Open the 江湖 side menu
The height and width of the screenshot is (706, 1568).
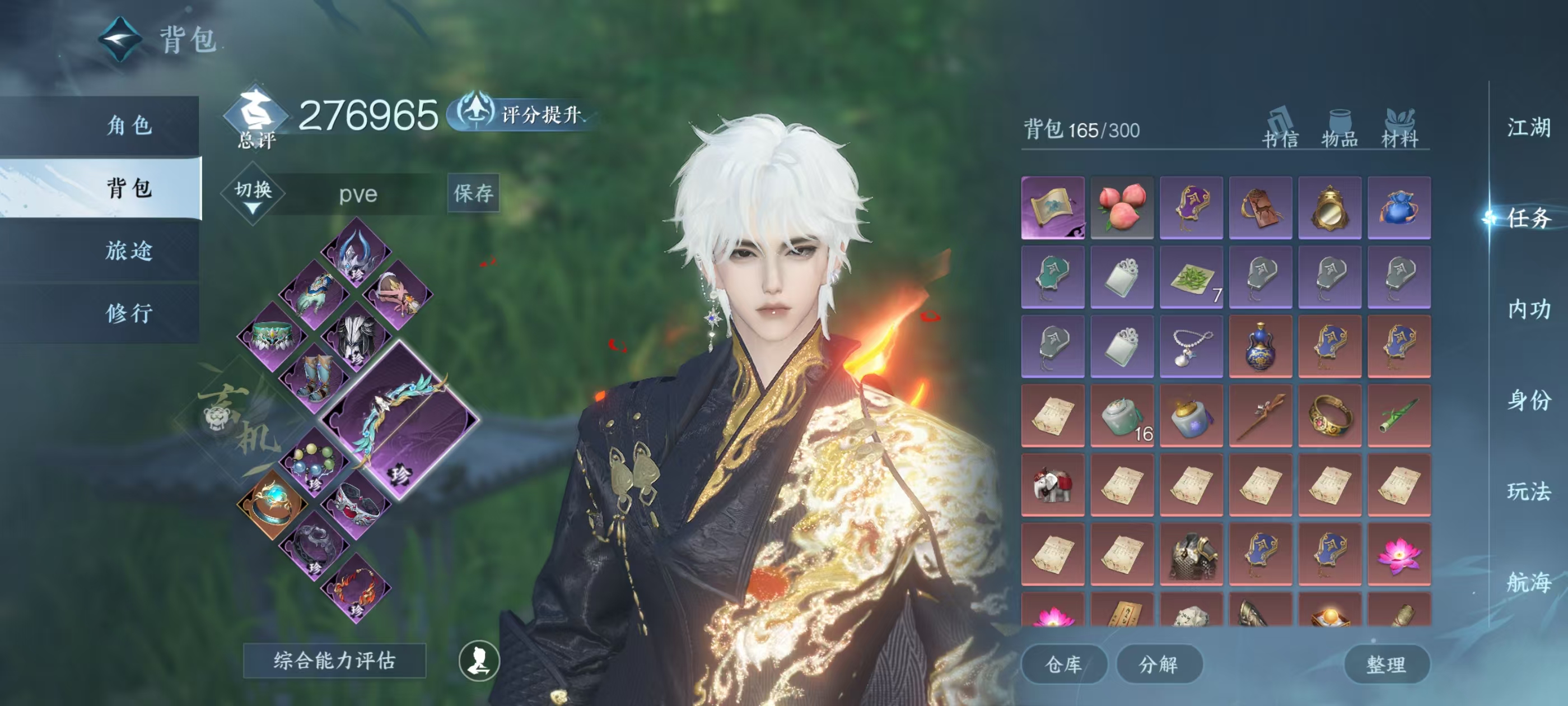point(1528,128)
